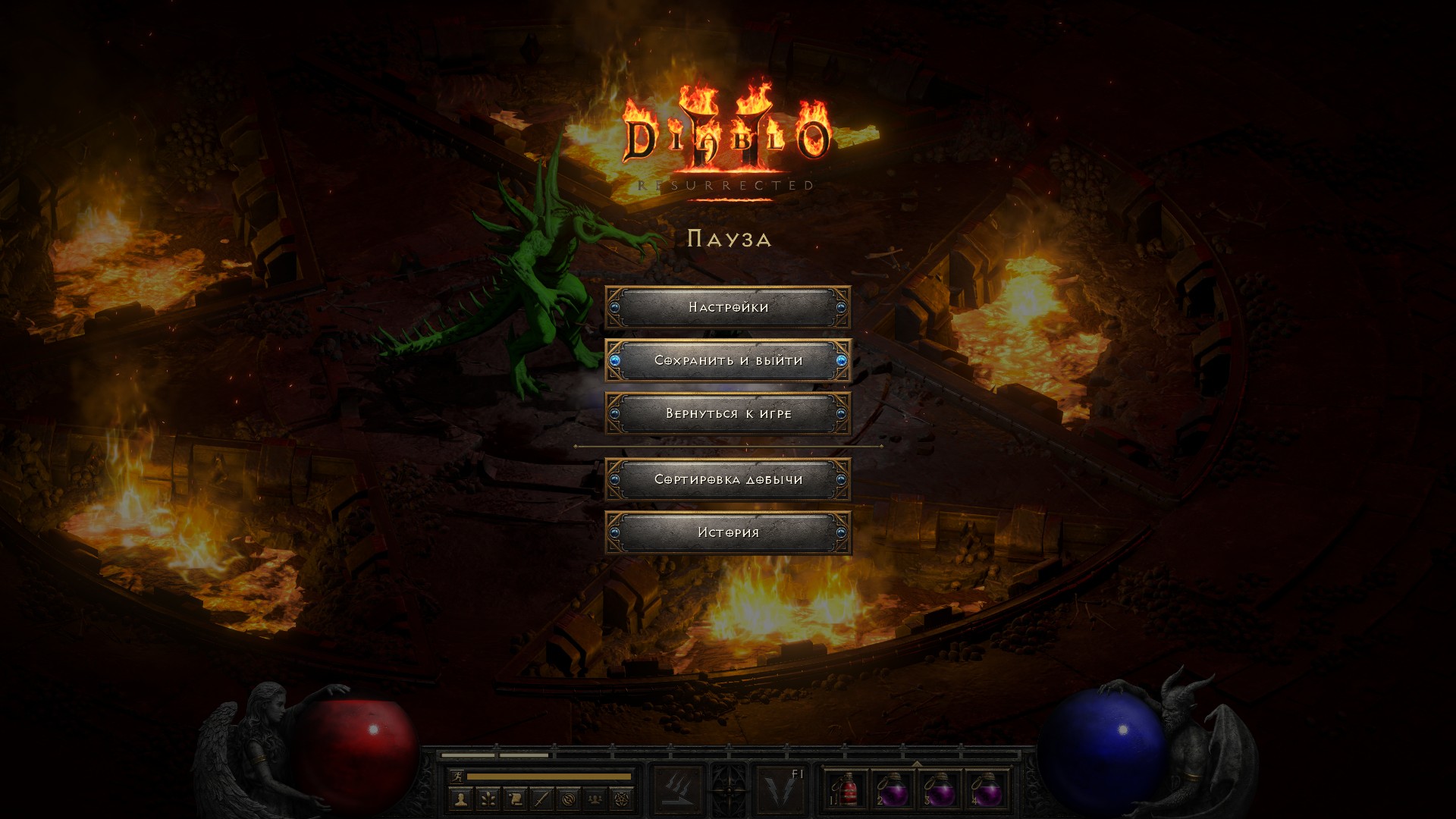Image resolution: width=1456 pixels, height=819 pixels.
Task: Open the История menu entry
Action: (x=728, y=532)
